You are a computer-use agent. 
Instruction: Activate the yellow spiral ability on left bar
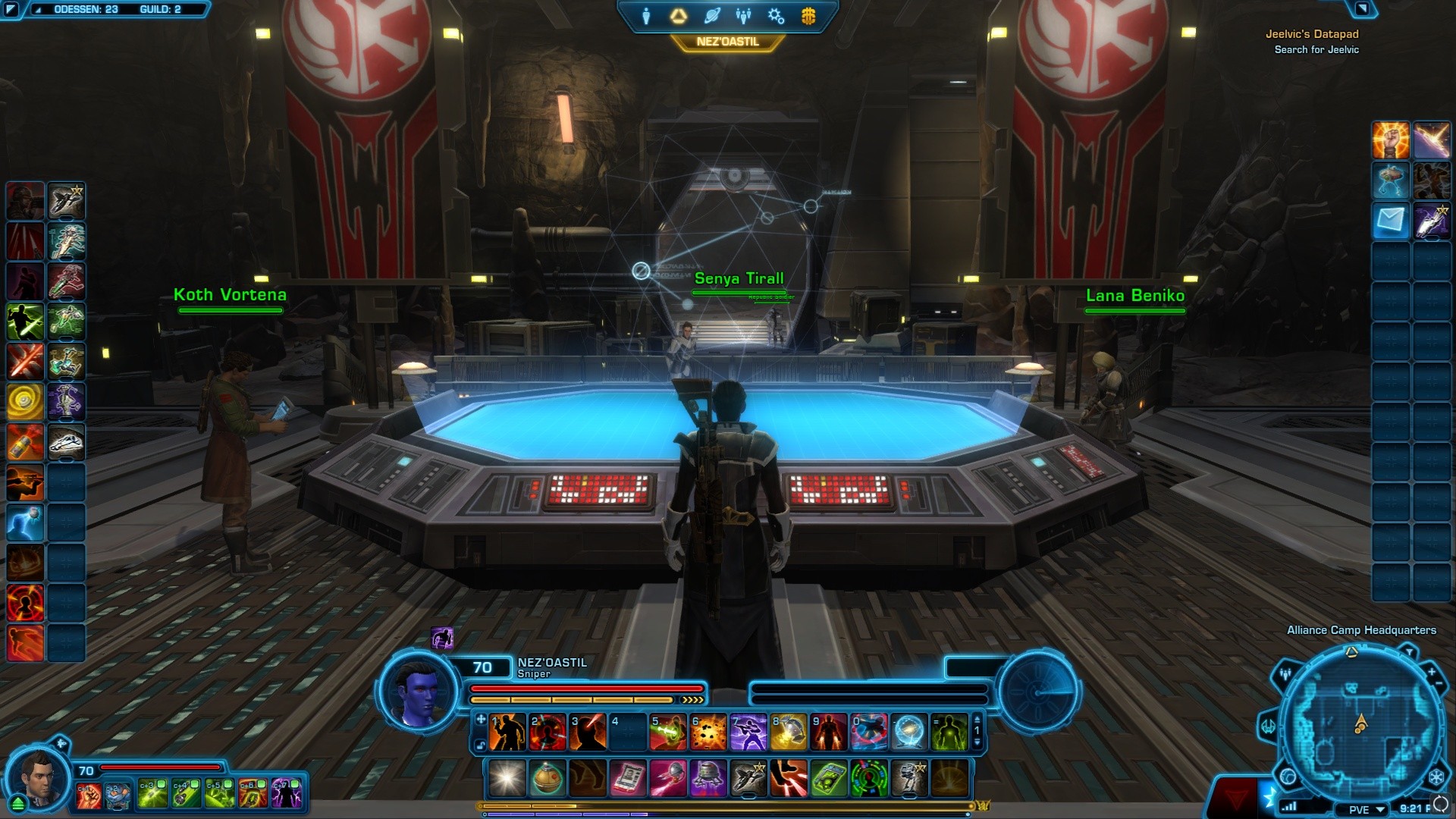(25, 401)
